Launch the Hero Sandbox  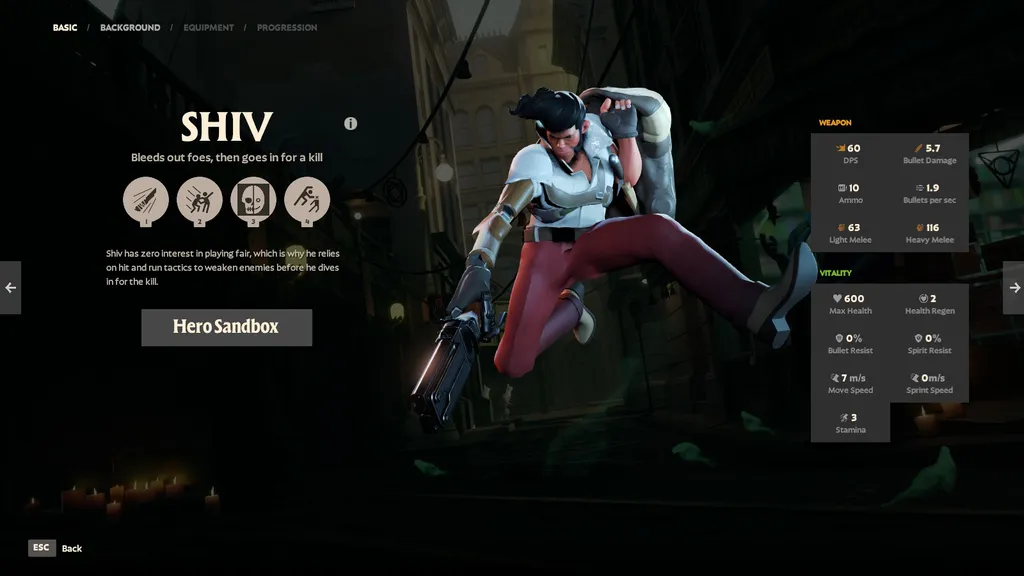[x=226, y=327]
